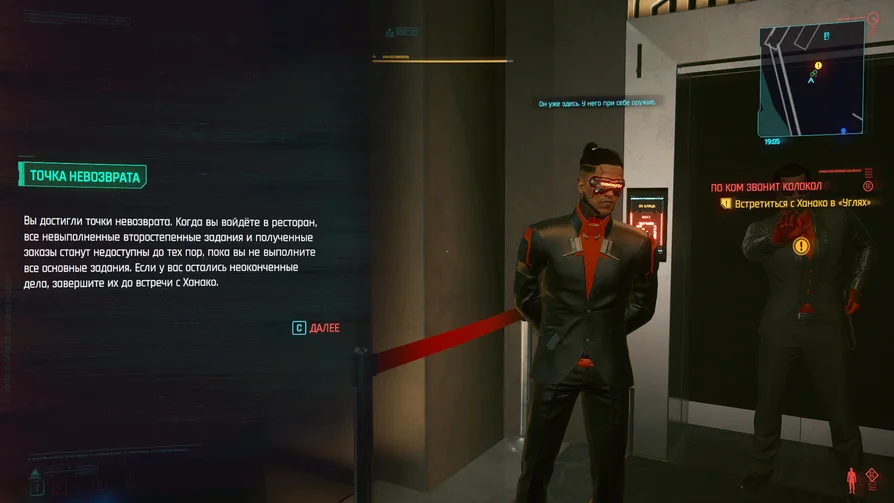Select the Встретиться с Ханако objective
The width and height of the screenshot is (894, 503).
(x=796, y=204)
